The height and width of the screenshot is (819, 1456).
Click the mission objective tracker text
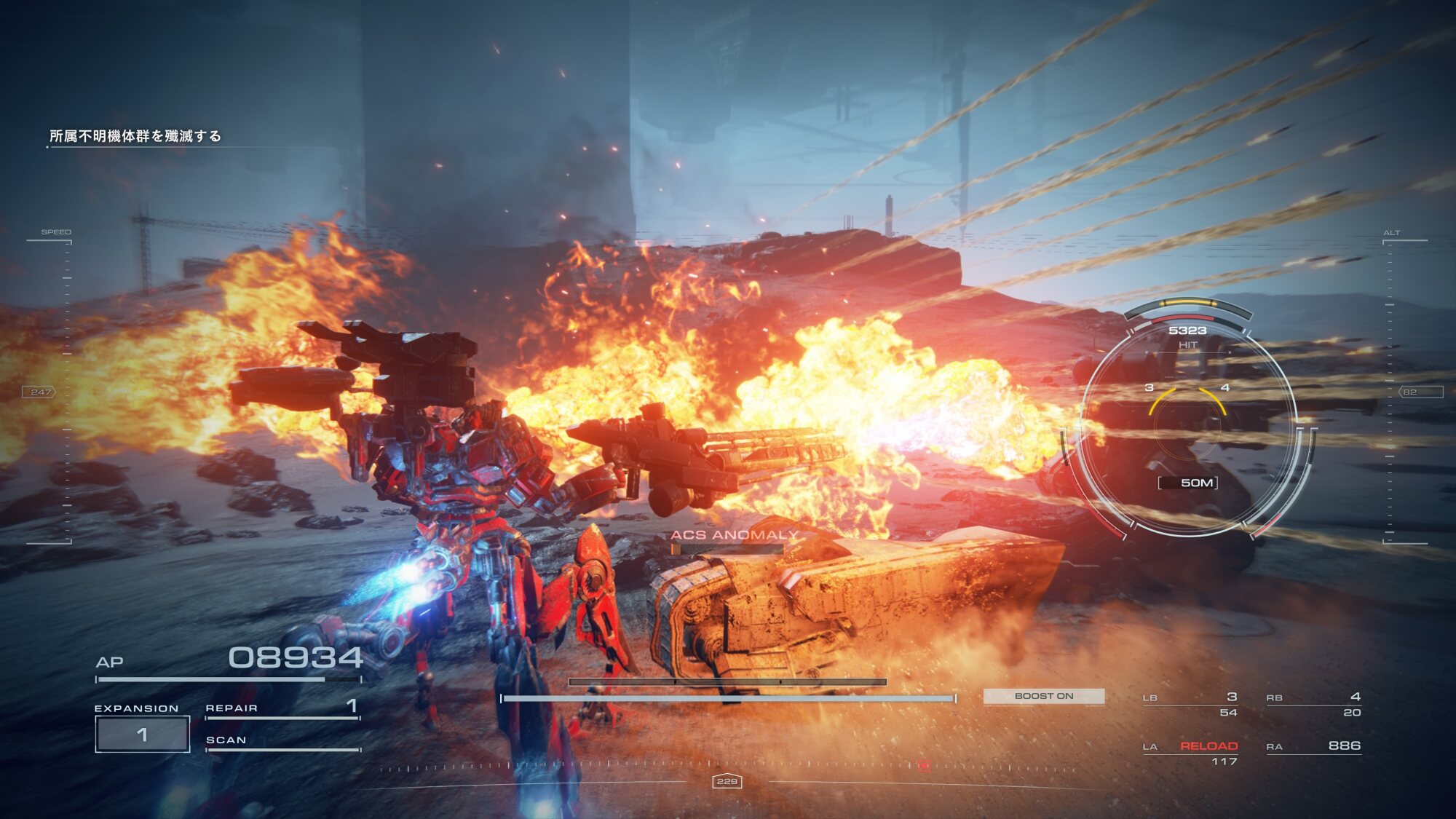[x=135, y=136]
